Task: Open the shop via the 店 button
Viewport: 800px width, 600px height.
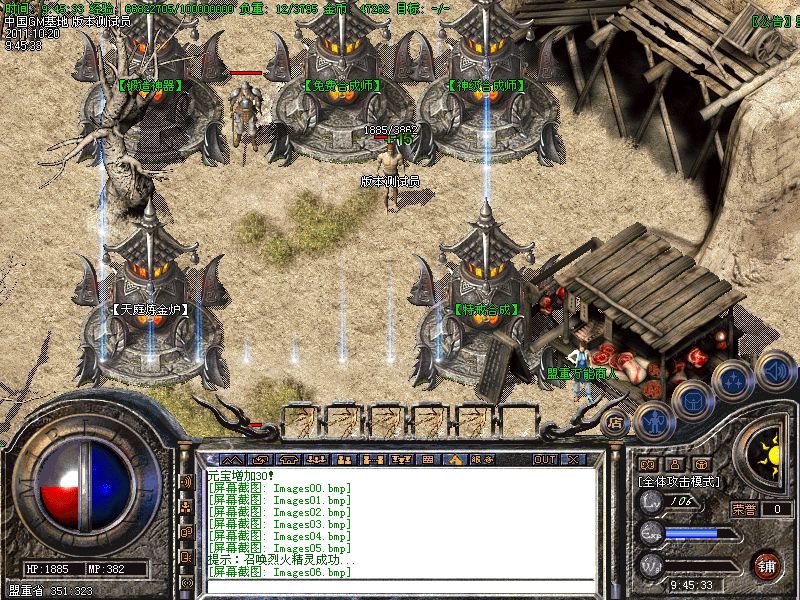Action: pos(616,422)
